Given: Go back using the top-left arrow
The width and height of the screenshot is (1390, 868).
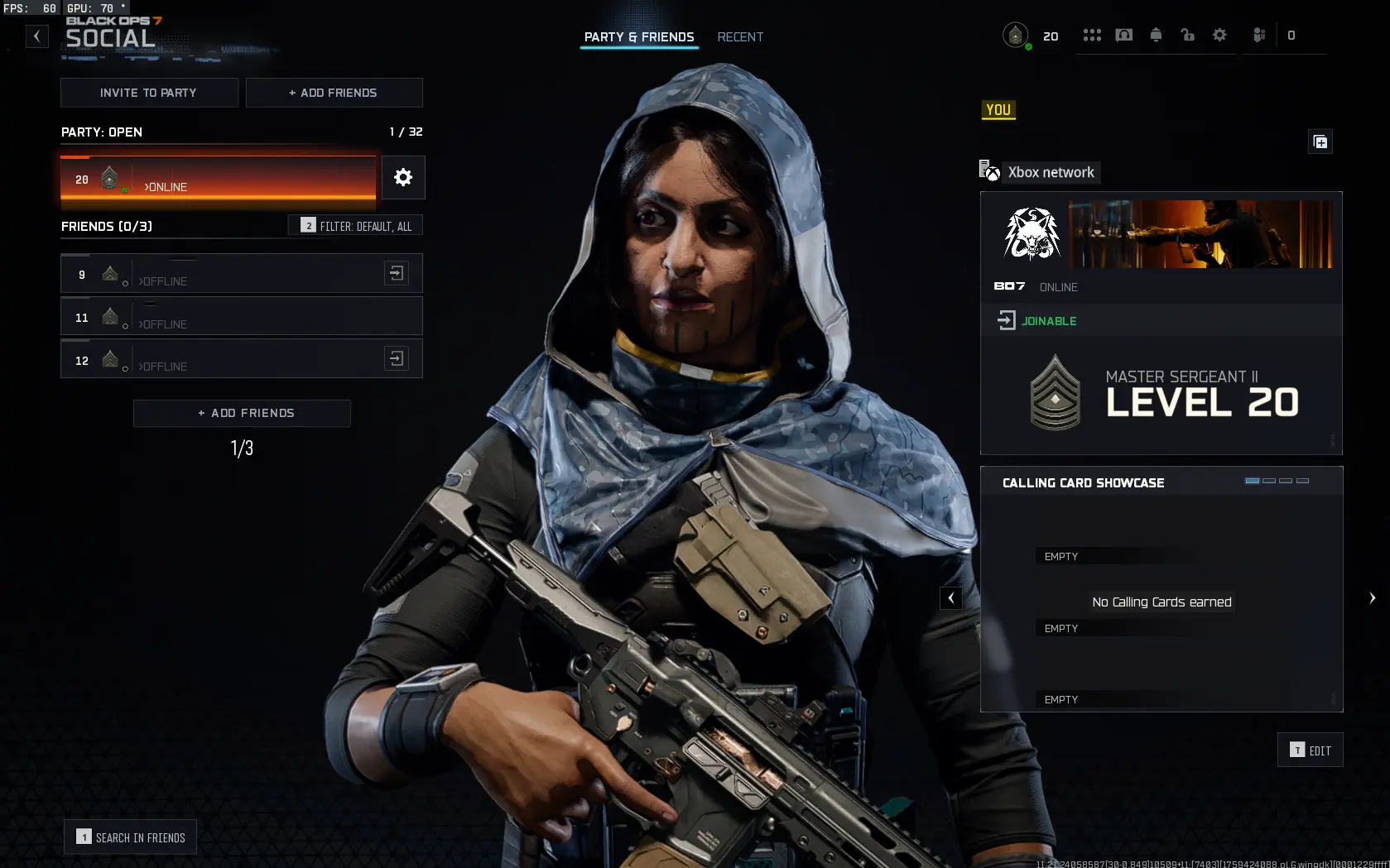Looking at the screenshot, I should click(x=36, y=36).
